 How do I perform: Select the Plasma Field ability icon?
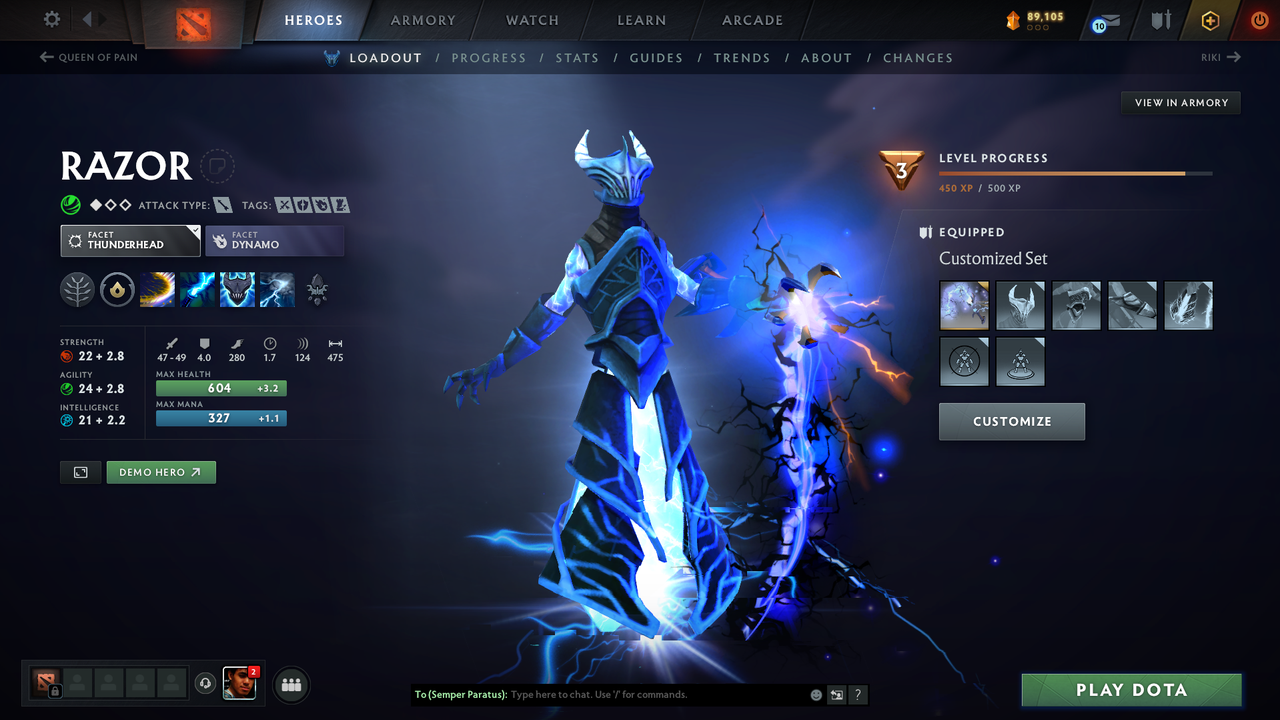click(x=157, y=289)
